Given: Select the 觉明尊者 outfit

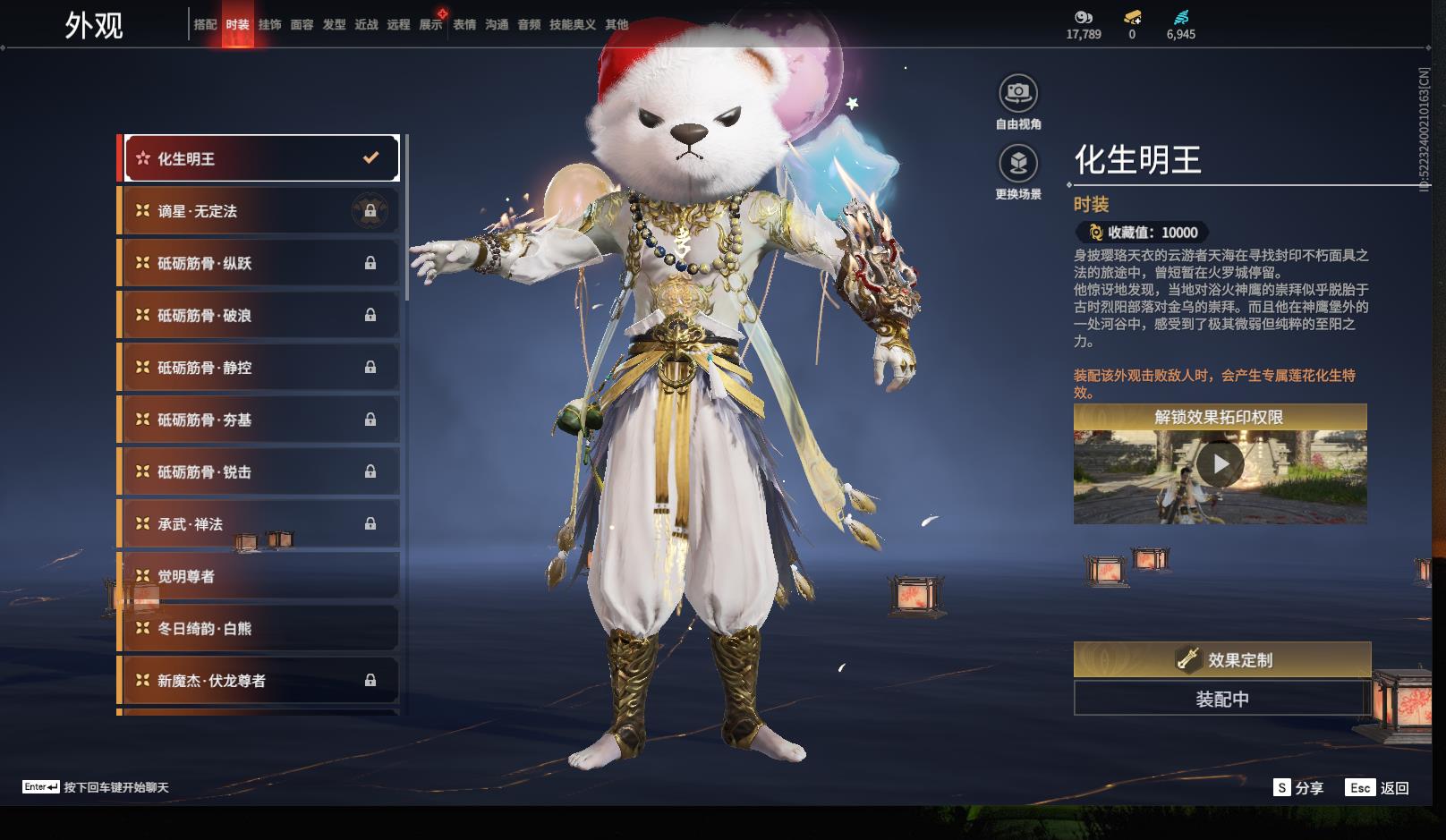Looking at the screenshot, I should coord(260,576).
